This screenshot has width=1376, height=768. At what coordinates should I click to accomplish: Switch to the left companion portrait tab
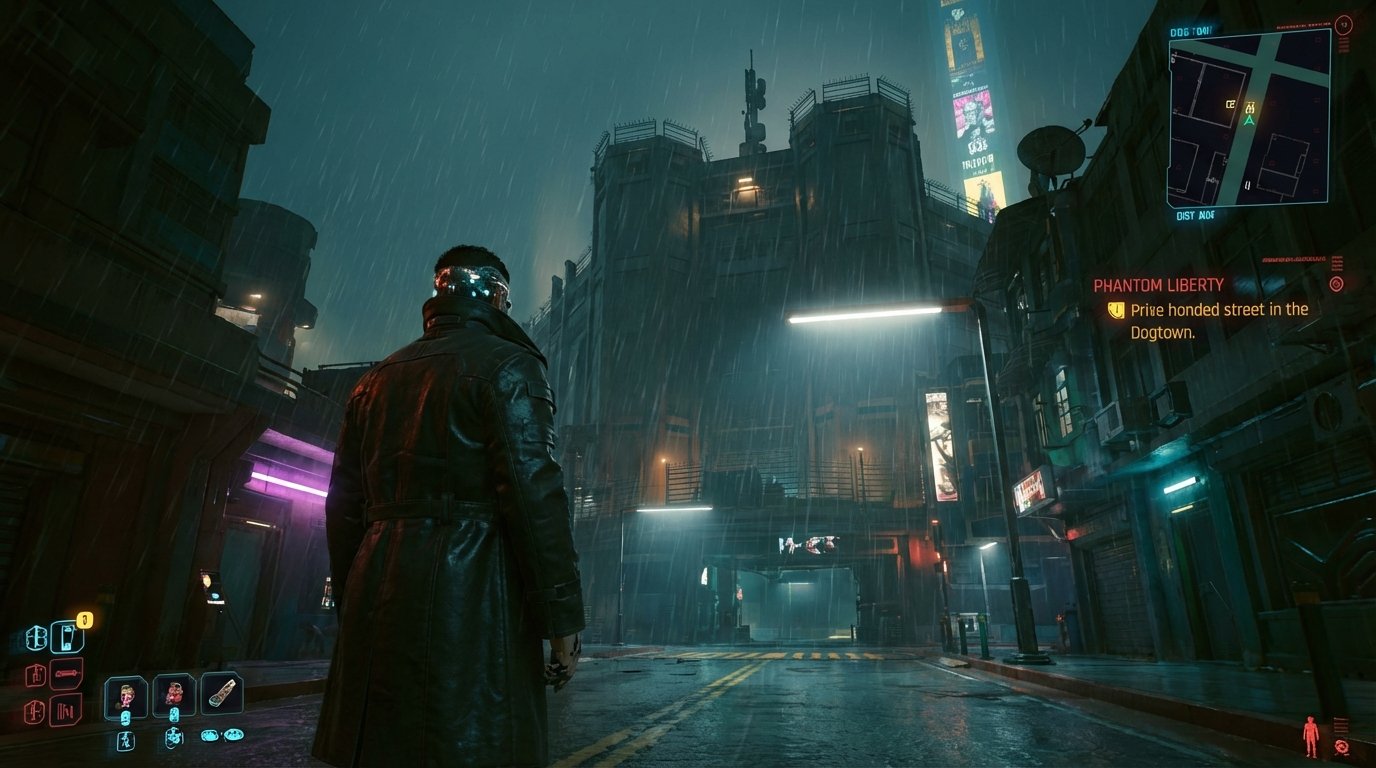coord(127,694)
